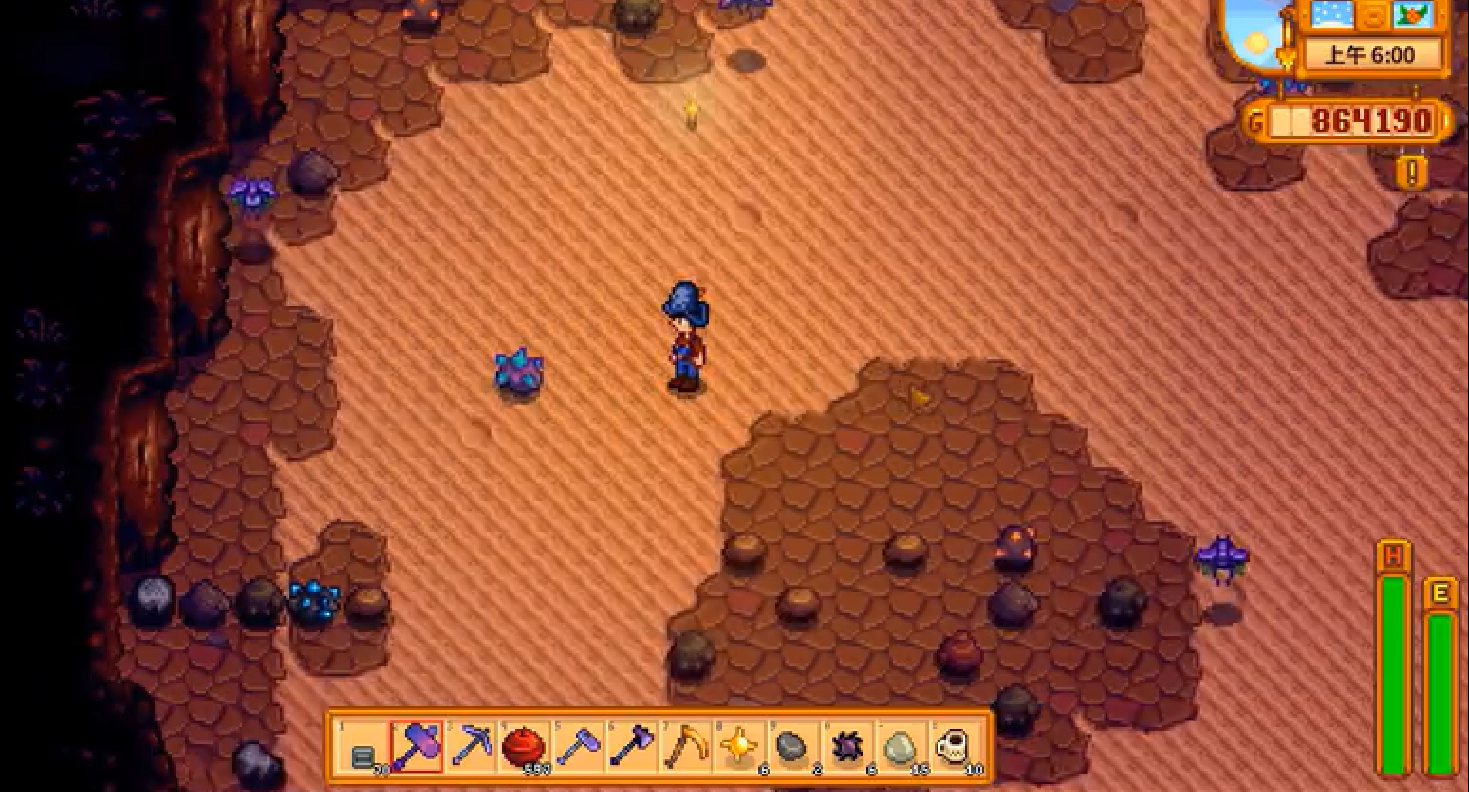Select the purple galaxy hammer slot
The width and height of the screenshot is (1469, 792).
coord(417,746)
